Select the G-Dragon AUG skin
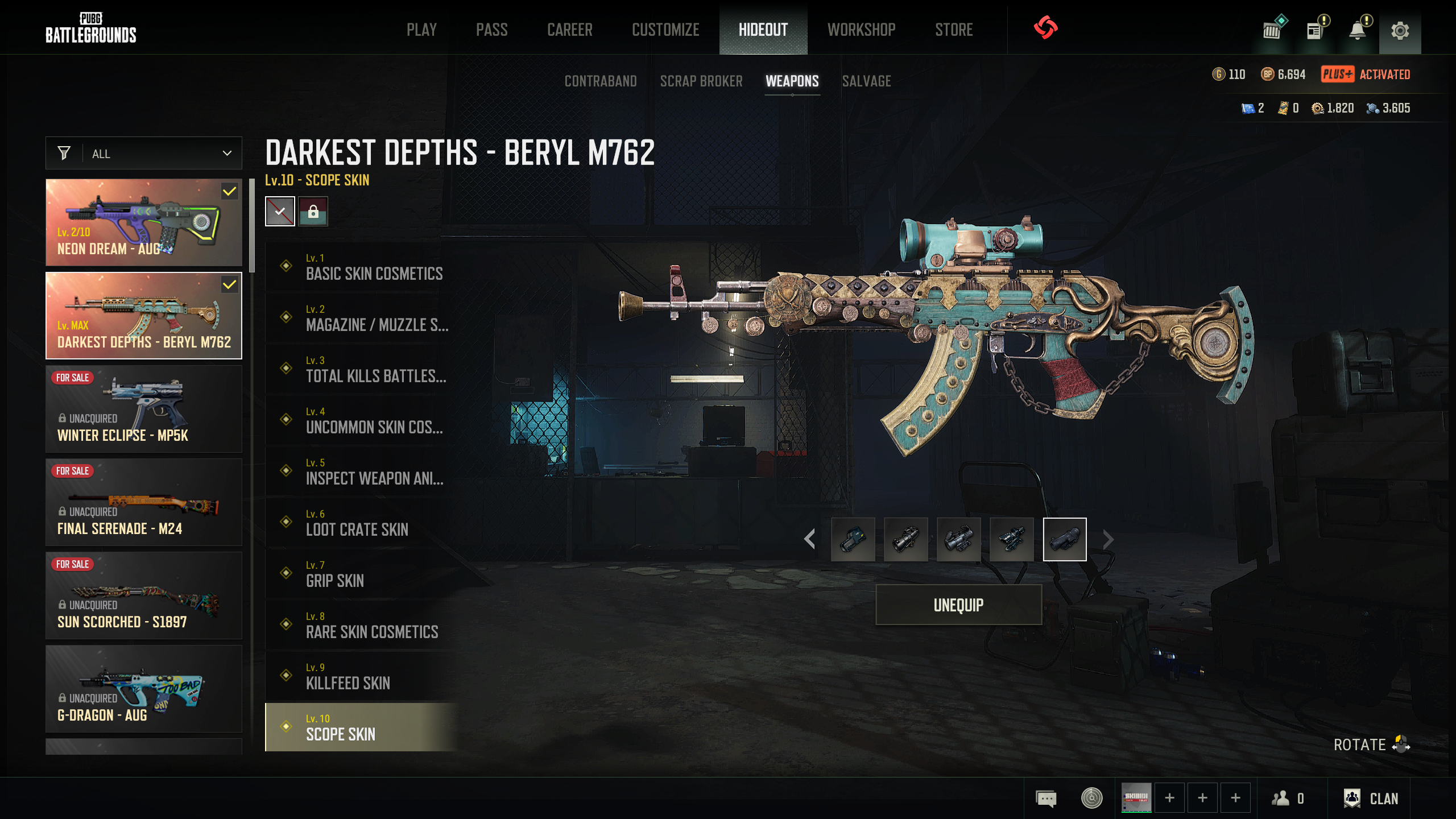 pos(144,689)
